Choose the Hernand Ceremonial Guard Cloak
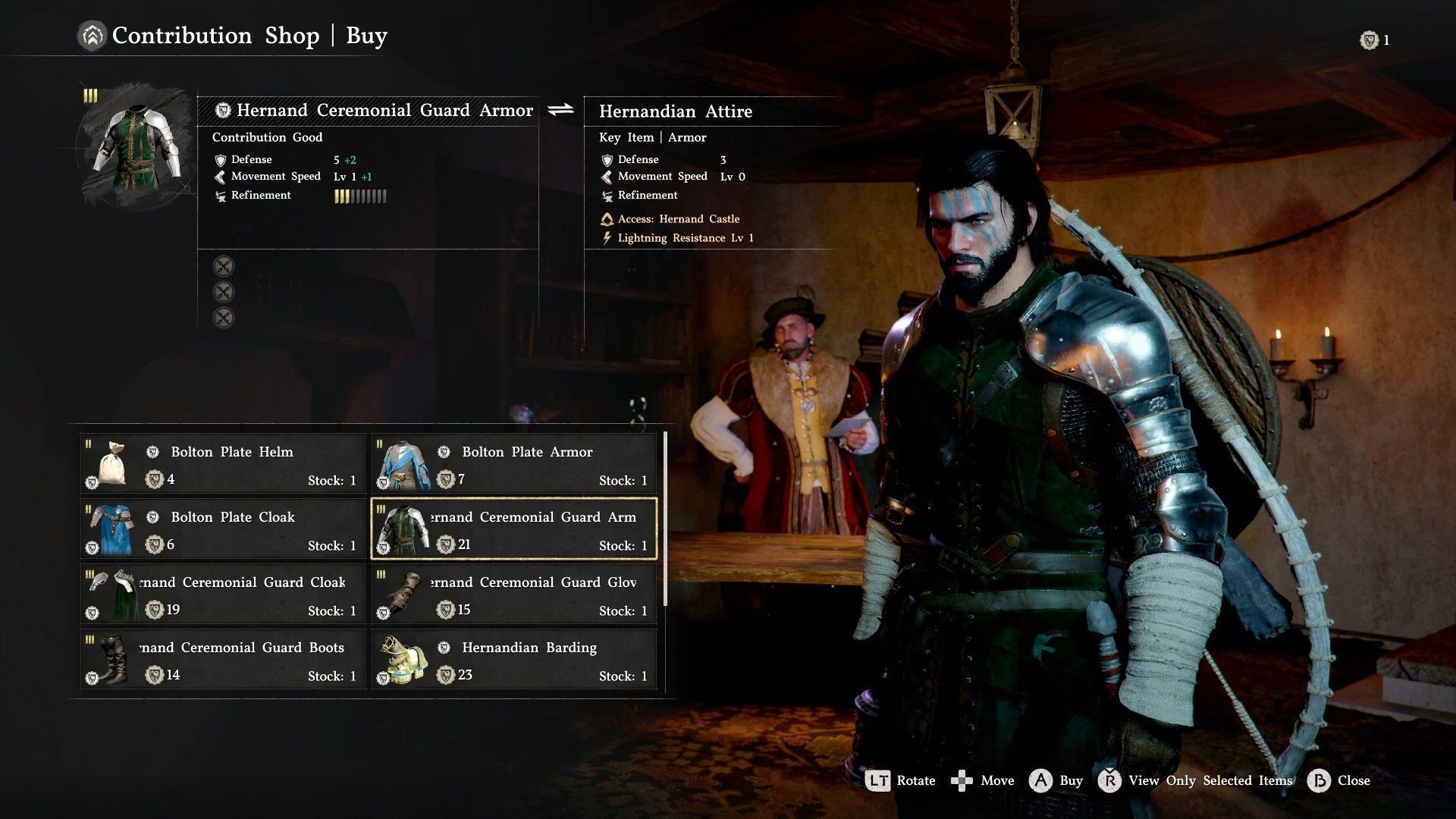1456x819 pixels. pos(222,595)
